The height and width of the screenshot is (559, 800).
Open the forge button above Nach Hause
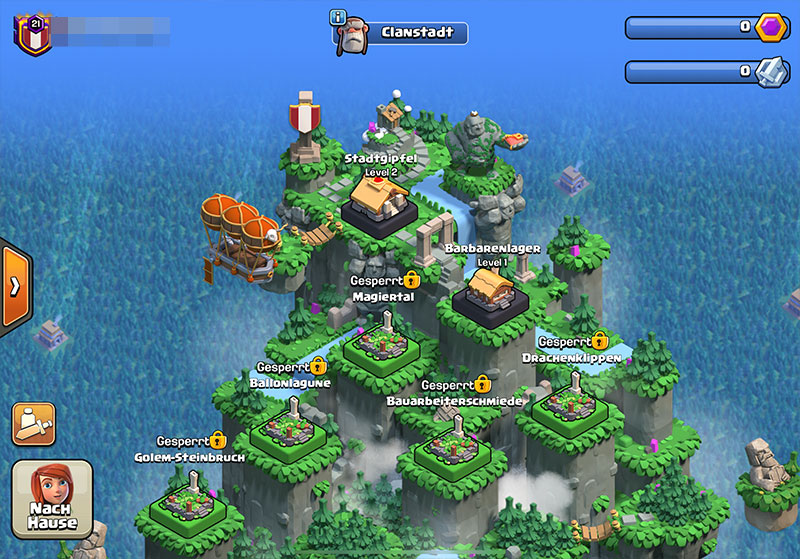33,423
